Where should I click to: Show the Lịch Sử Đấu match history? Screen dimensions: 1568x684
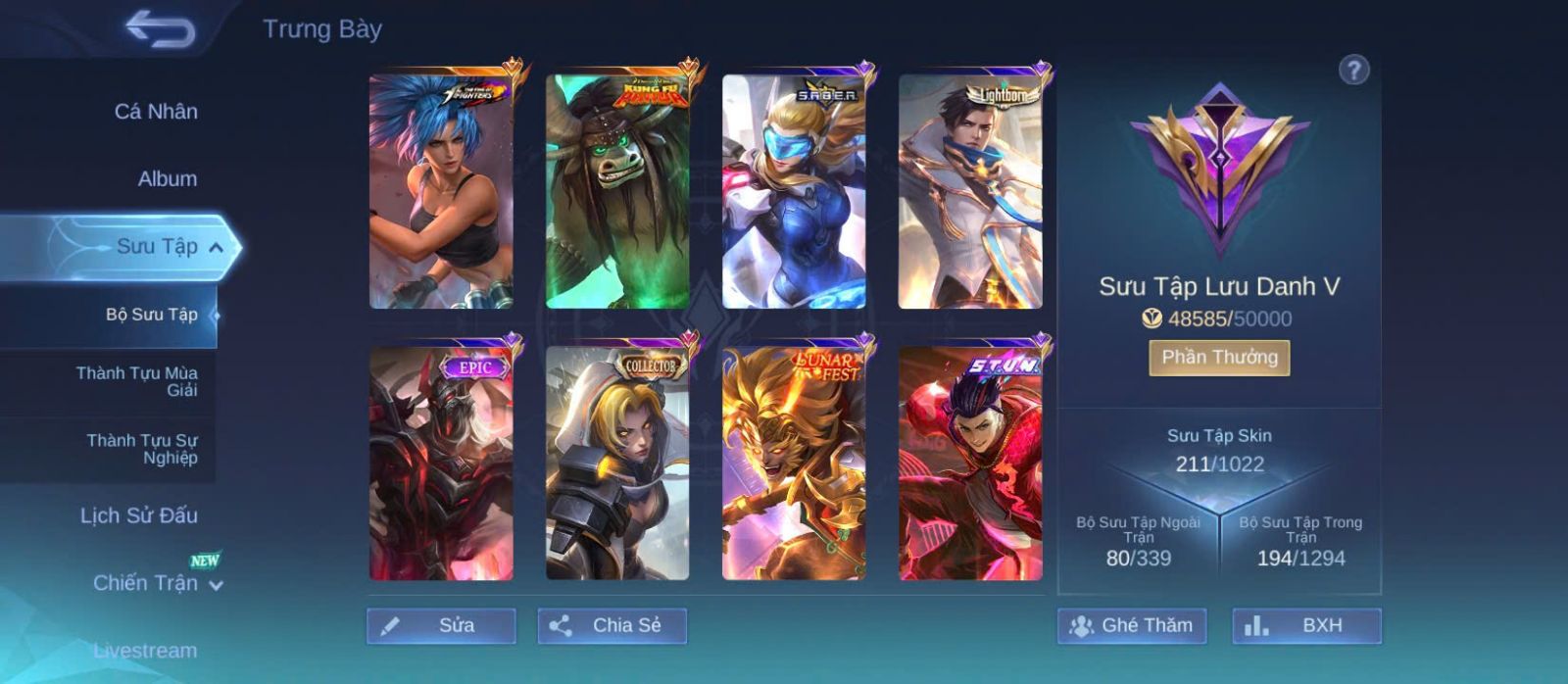click(x=138, y=515)
